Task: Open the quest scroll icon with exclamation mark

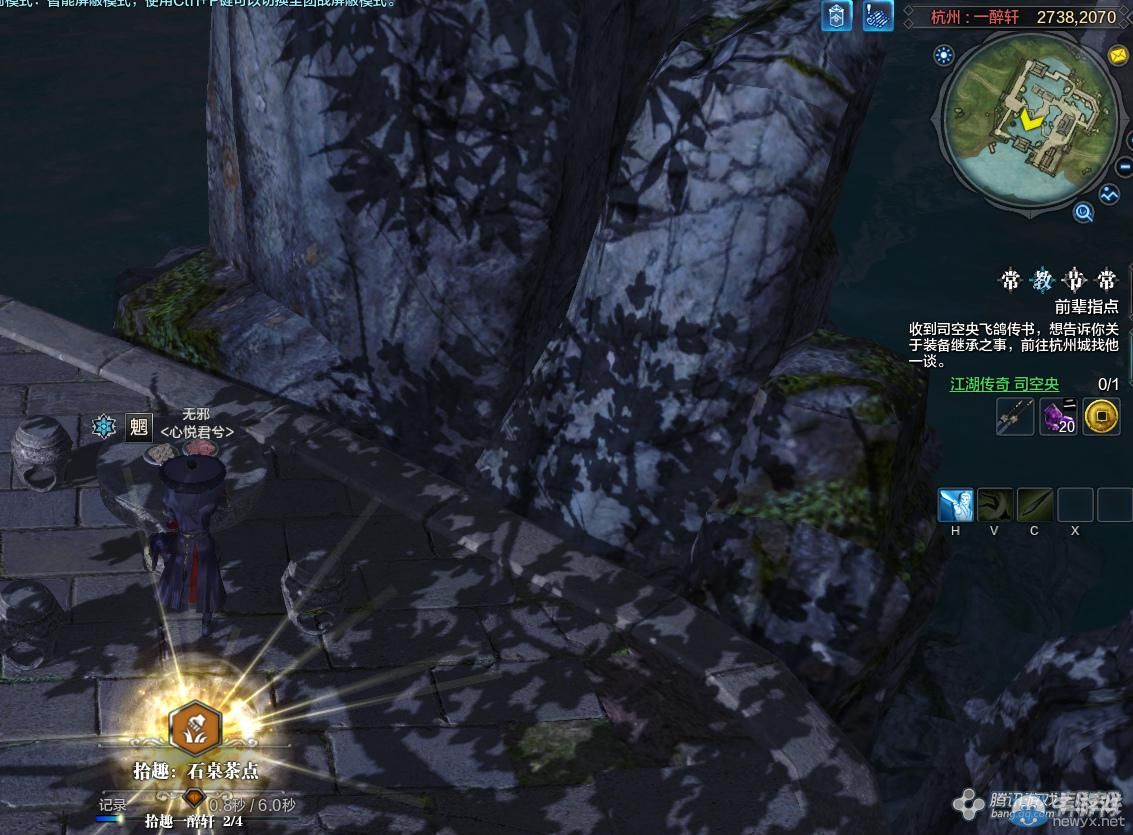Action: pyautogui.click(x=877, y=16)
